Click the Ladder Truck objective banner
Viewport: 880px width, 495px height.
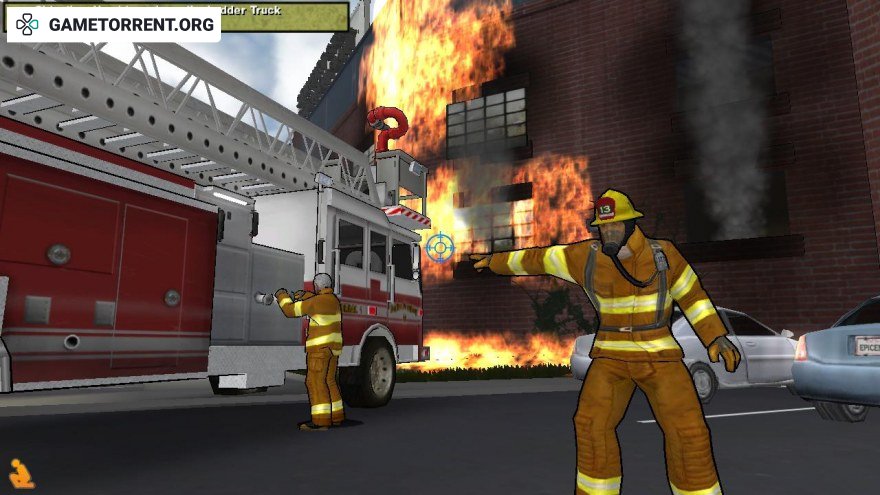point(285,16)
